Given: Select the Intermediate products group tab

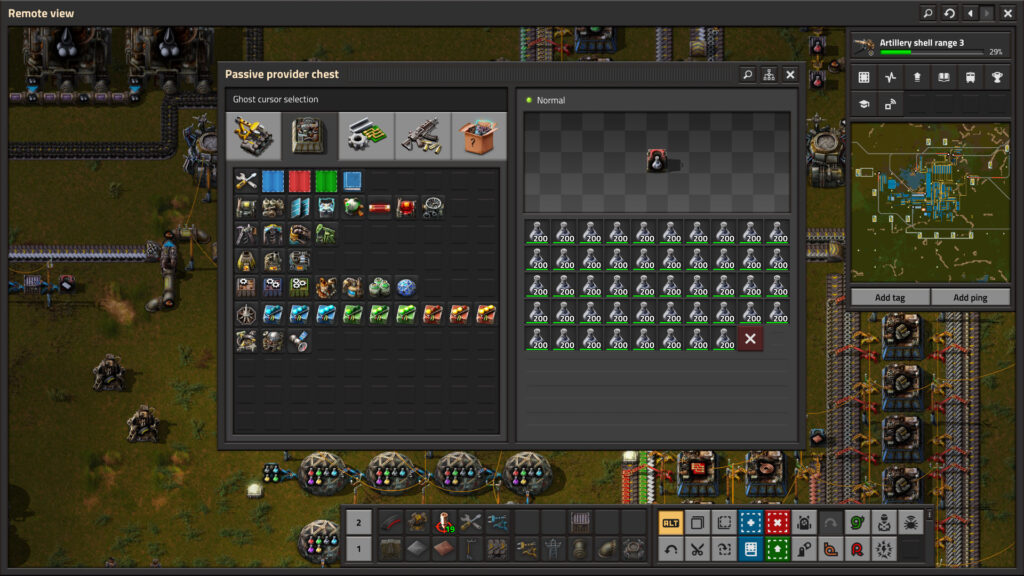Looking at the screenshot, I should tap(366, 136).
